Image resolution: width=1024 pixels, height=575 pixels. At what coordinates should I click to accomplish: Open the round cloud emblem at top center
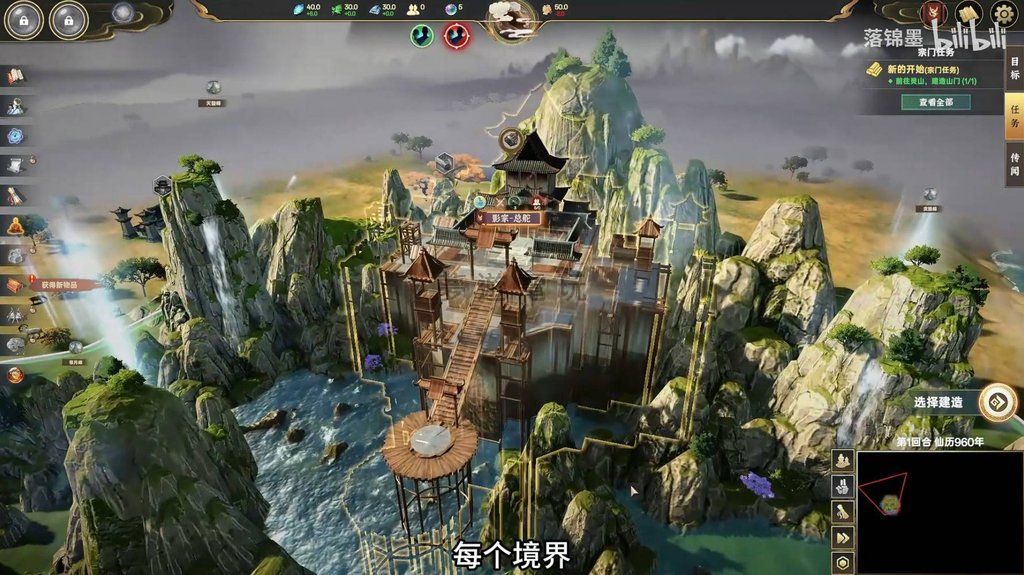[x=511, y=17]
